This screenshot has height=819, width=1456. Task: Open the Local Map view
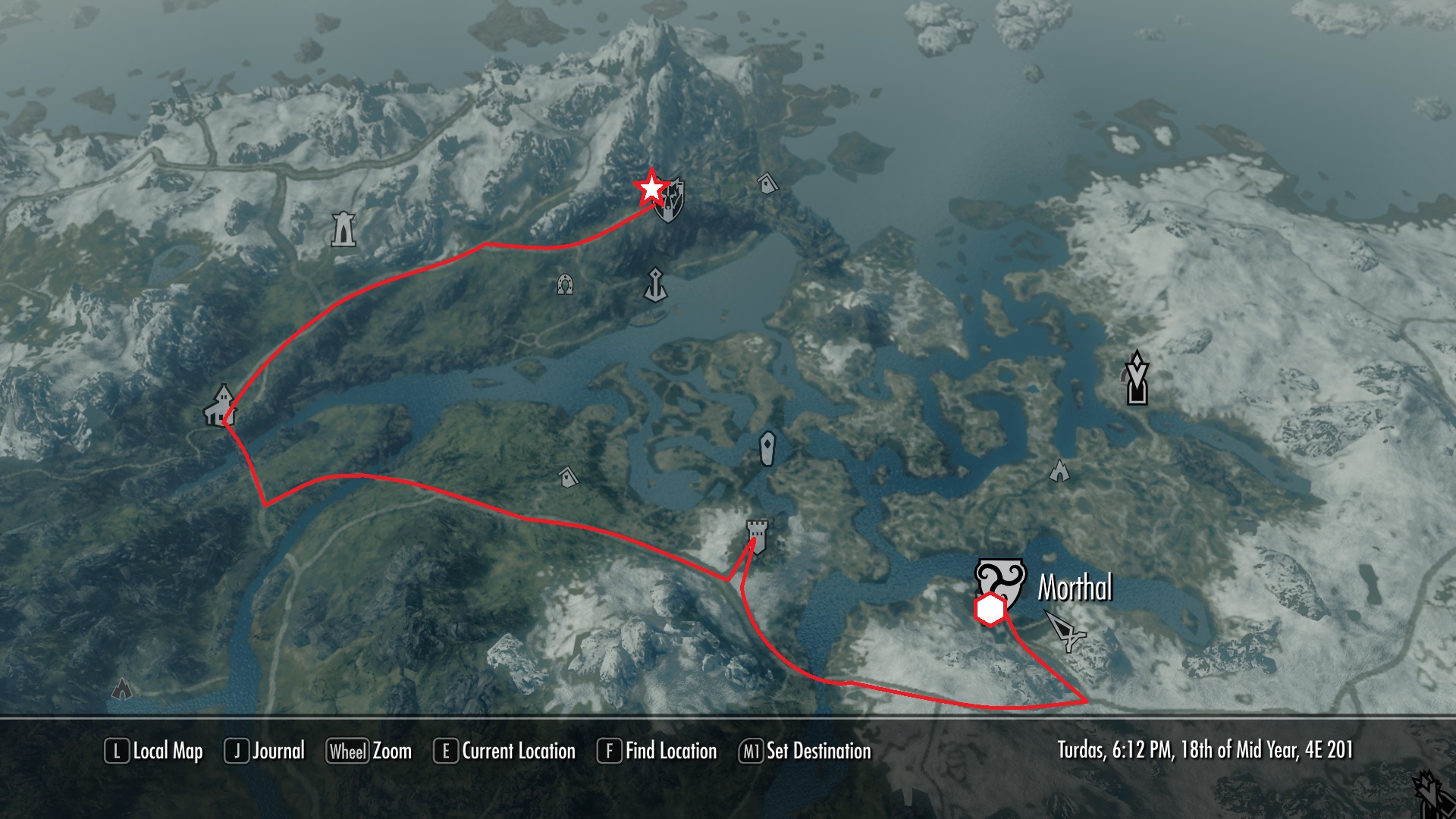(154, 752)
